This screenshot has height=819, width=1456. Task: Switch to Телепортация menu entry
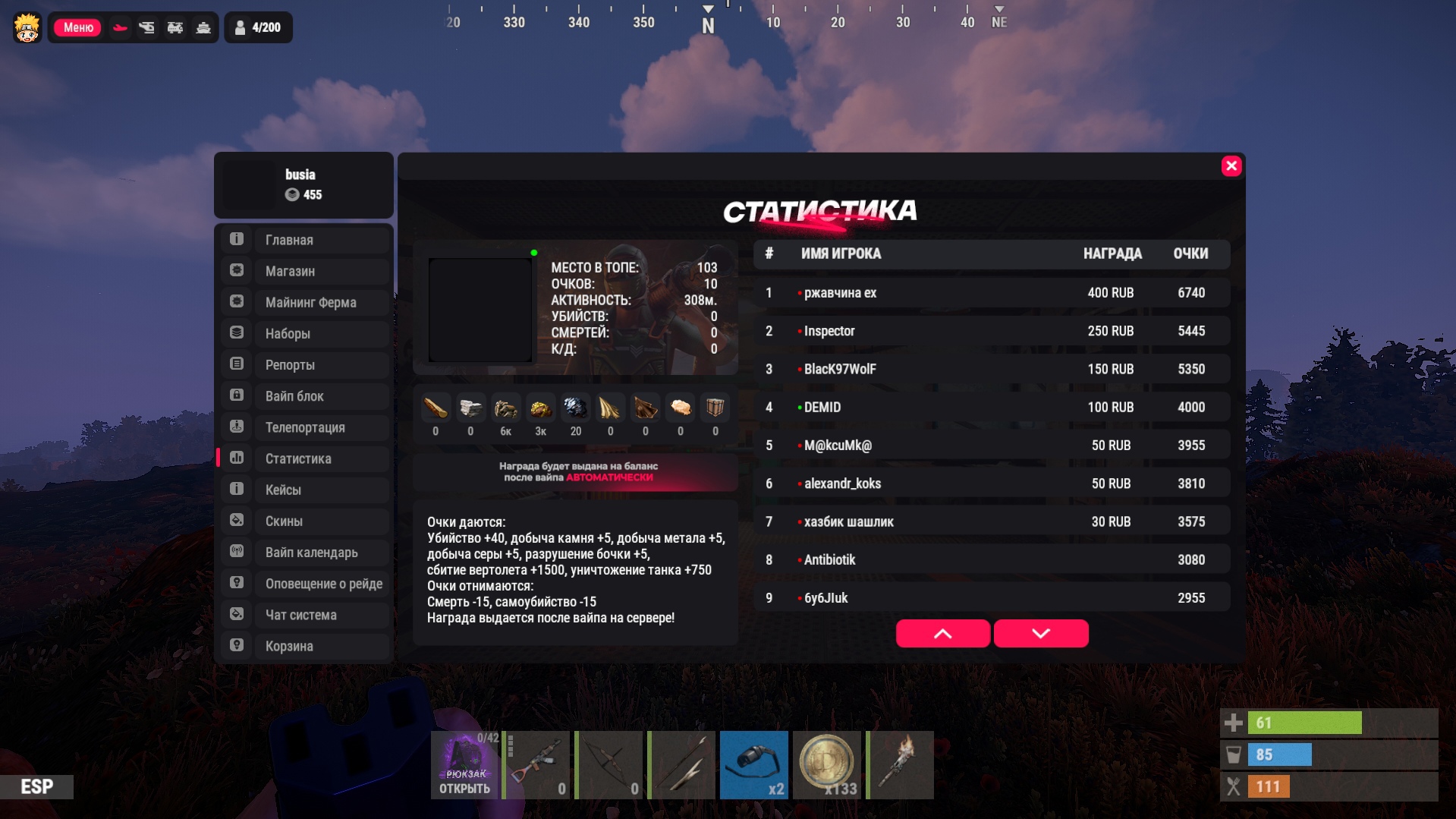(x=305, y=427)
